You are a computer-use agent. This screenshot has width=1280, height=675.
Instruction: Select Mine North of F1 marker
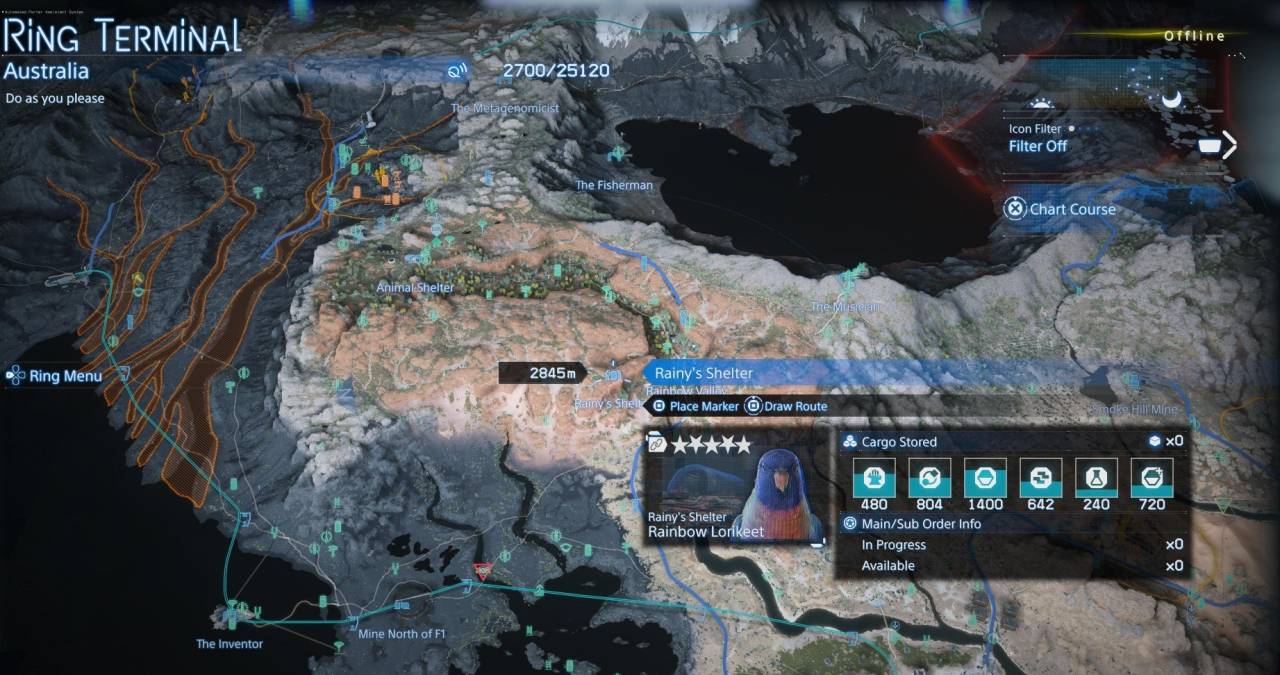(x=395, y=634)
